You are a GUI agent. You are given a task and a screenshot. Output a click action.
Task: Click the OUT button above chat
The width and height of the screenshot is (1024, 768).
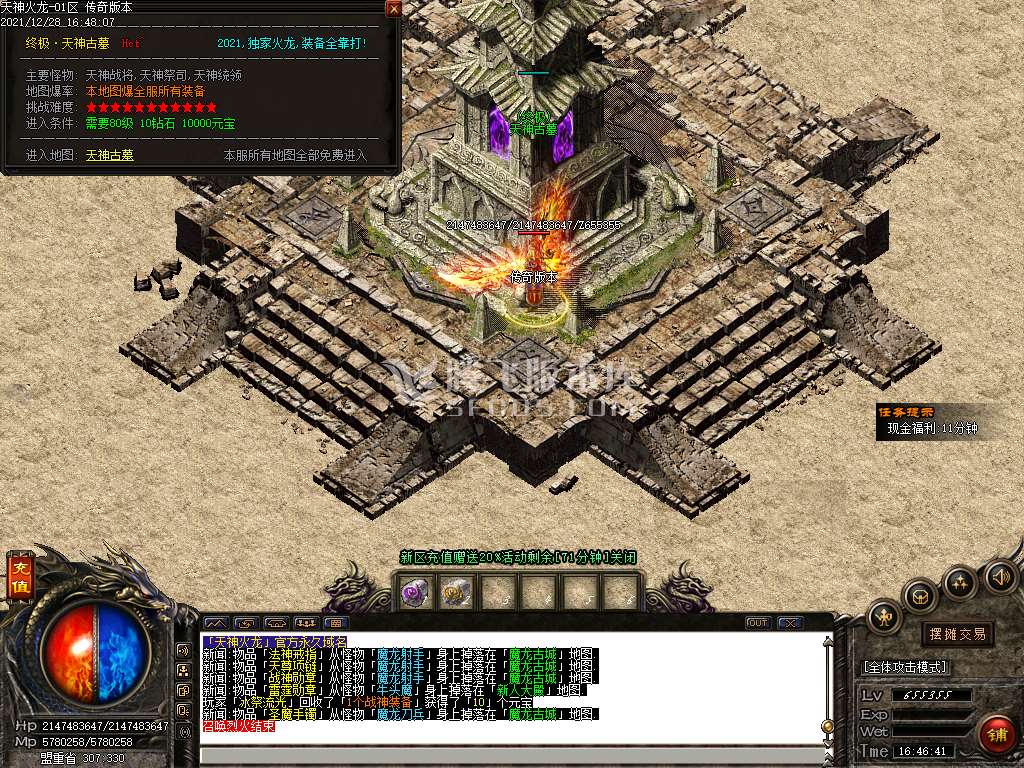[x=758, y=623]
